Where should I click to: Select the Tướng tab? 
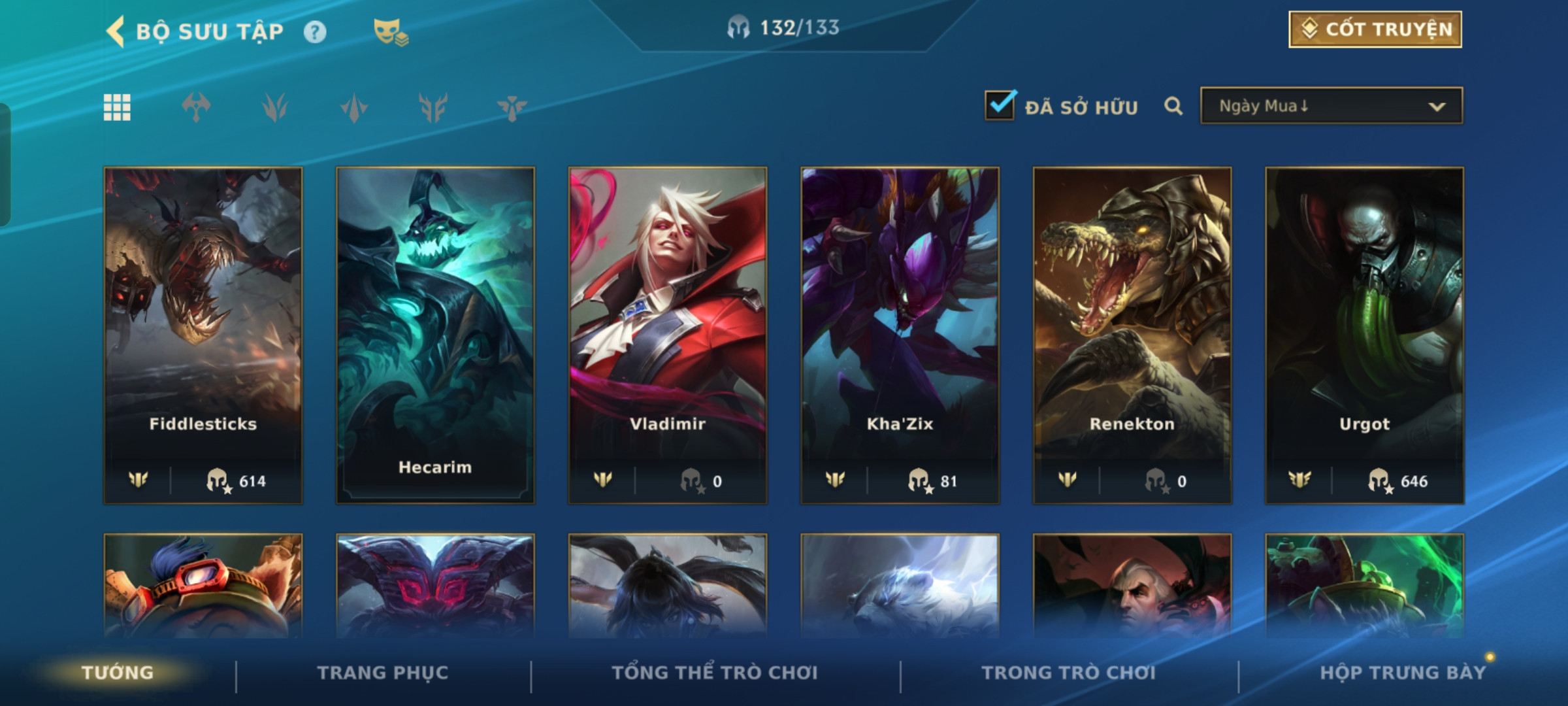point(118,673)
